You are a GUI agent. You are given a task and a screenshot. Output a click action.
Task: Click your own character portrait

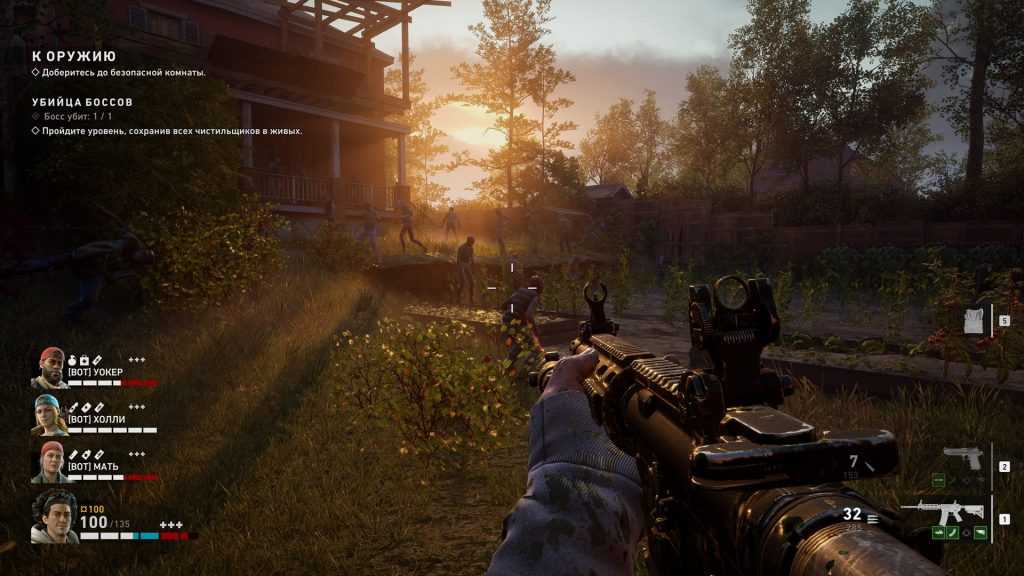54,517
